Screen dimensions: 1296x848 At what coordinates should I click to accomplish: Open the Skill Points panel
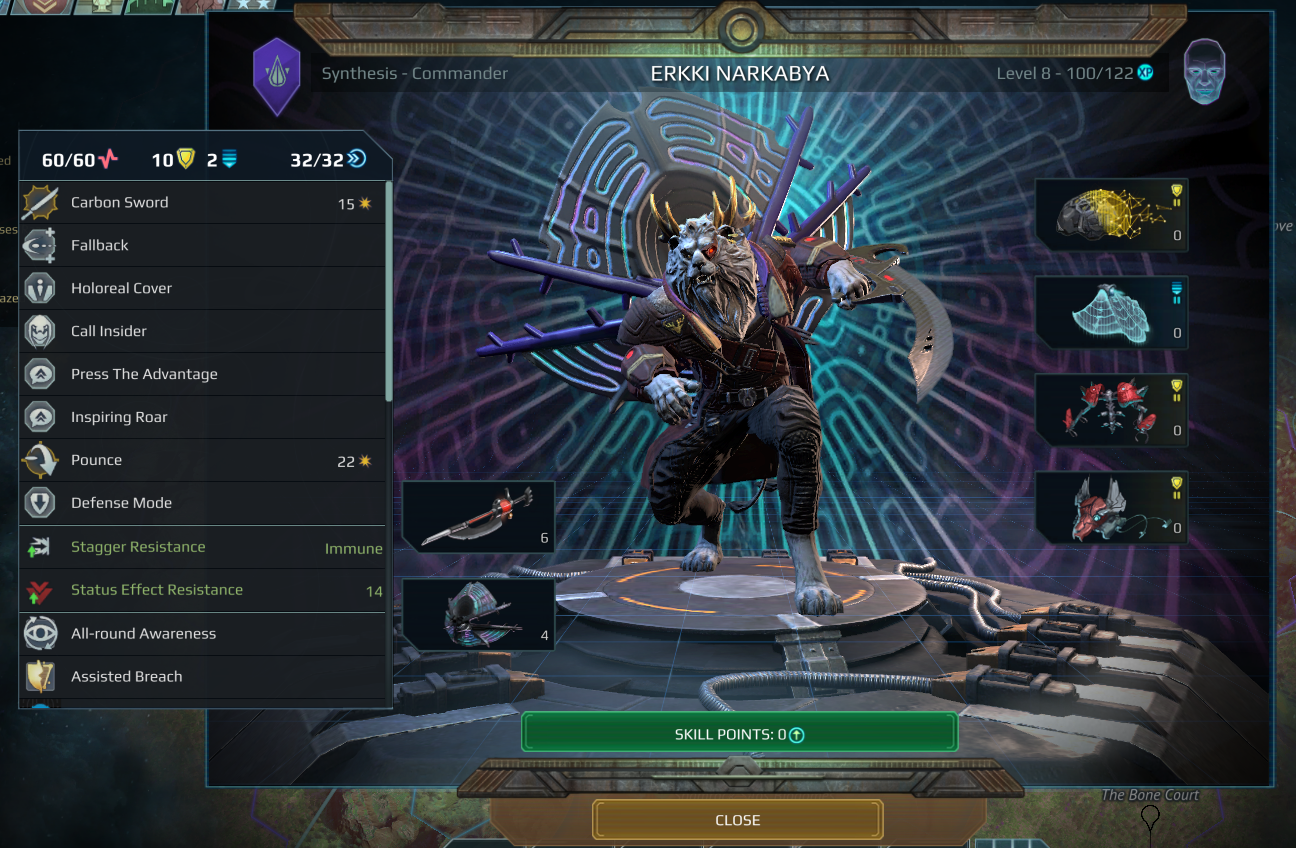point(739,734)
